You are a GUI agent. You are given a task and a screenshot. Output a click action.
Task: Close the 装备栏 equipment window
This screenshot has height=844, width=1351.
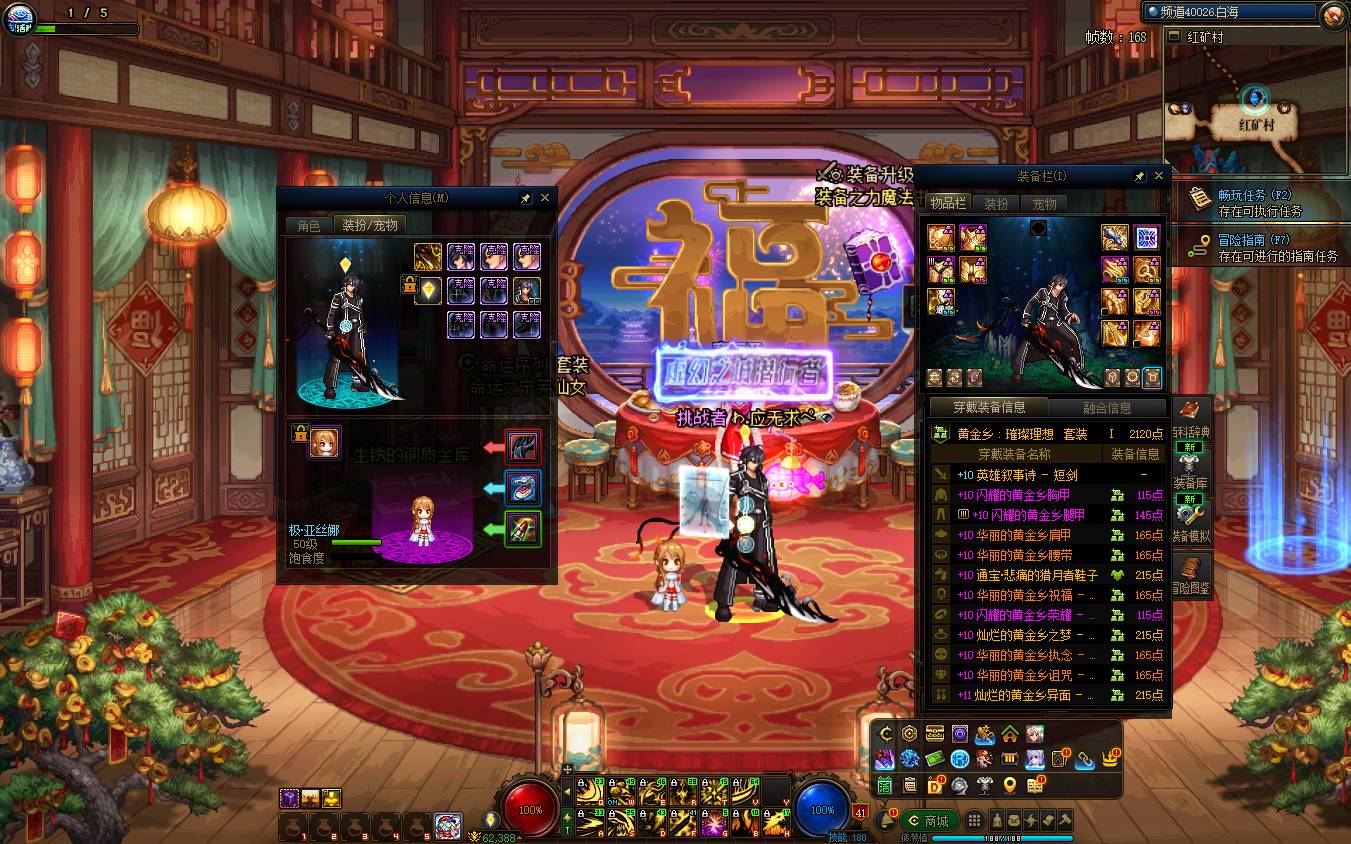tap(1159, 176)
